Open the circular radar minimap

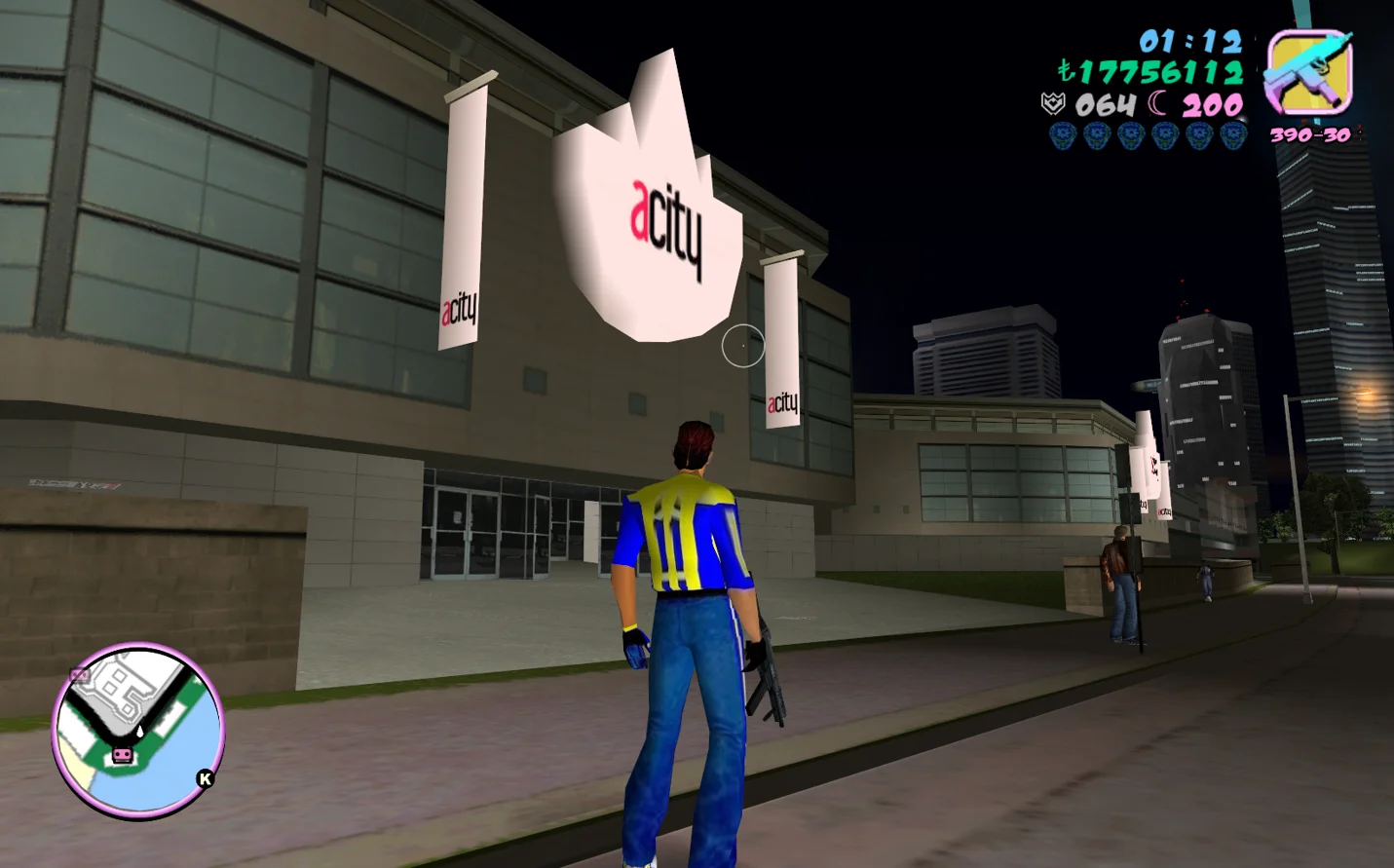(x=137, y=731)
